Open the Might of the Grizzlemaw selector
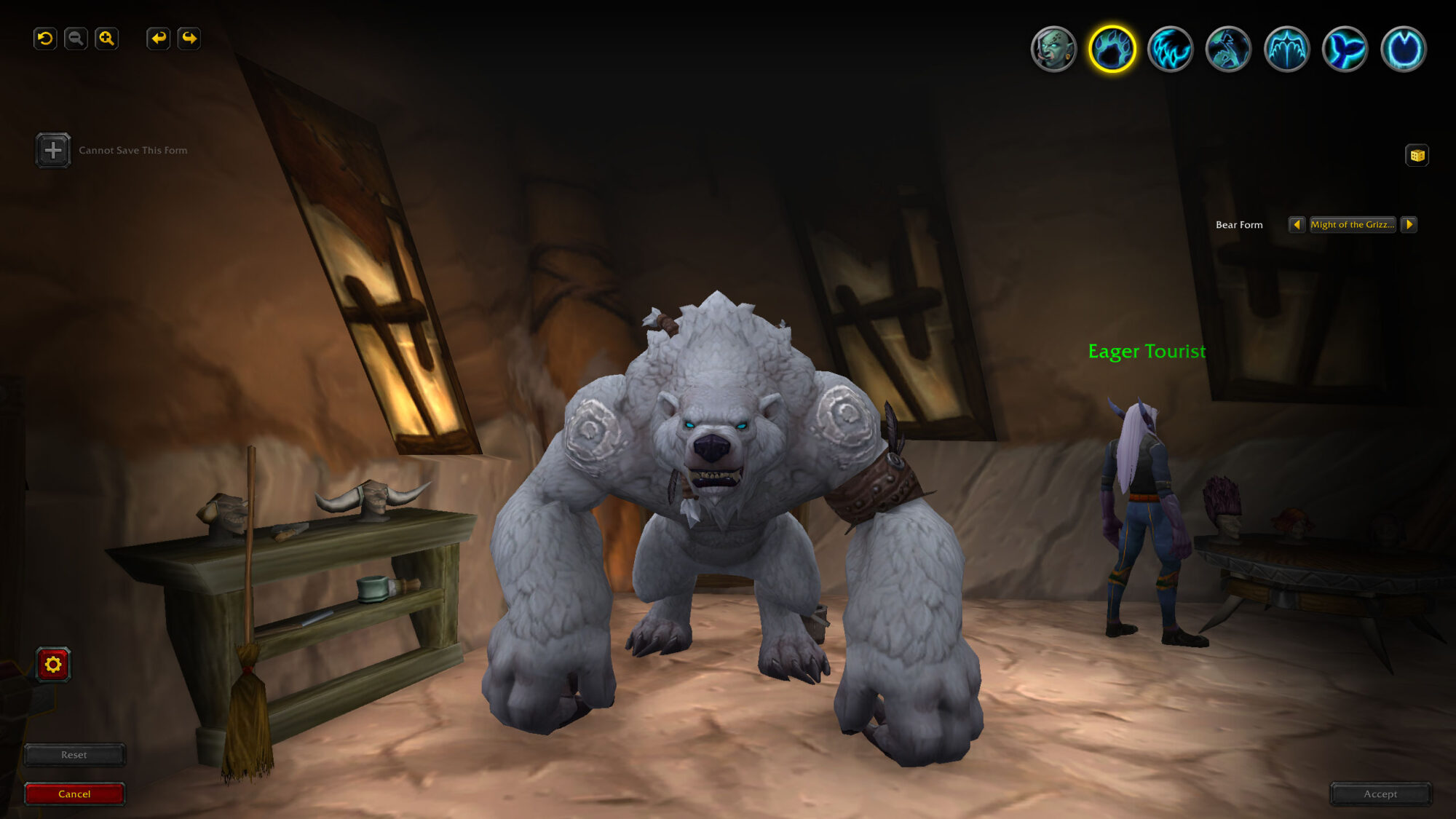1456x819 pixels. coord(1353,224)
